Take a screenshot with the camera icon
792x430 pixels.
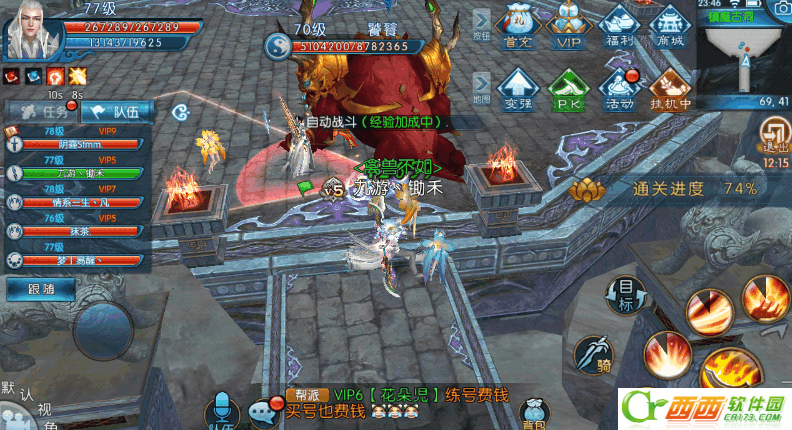[x=779, y=9]
